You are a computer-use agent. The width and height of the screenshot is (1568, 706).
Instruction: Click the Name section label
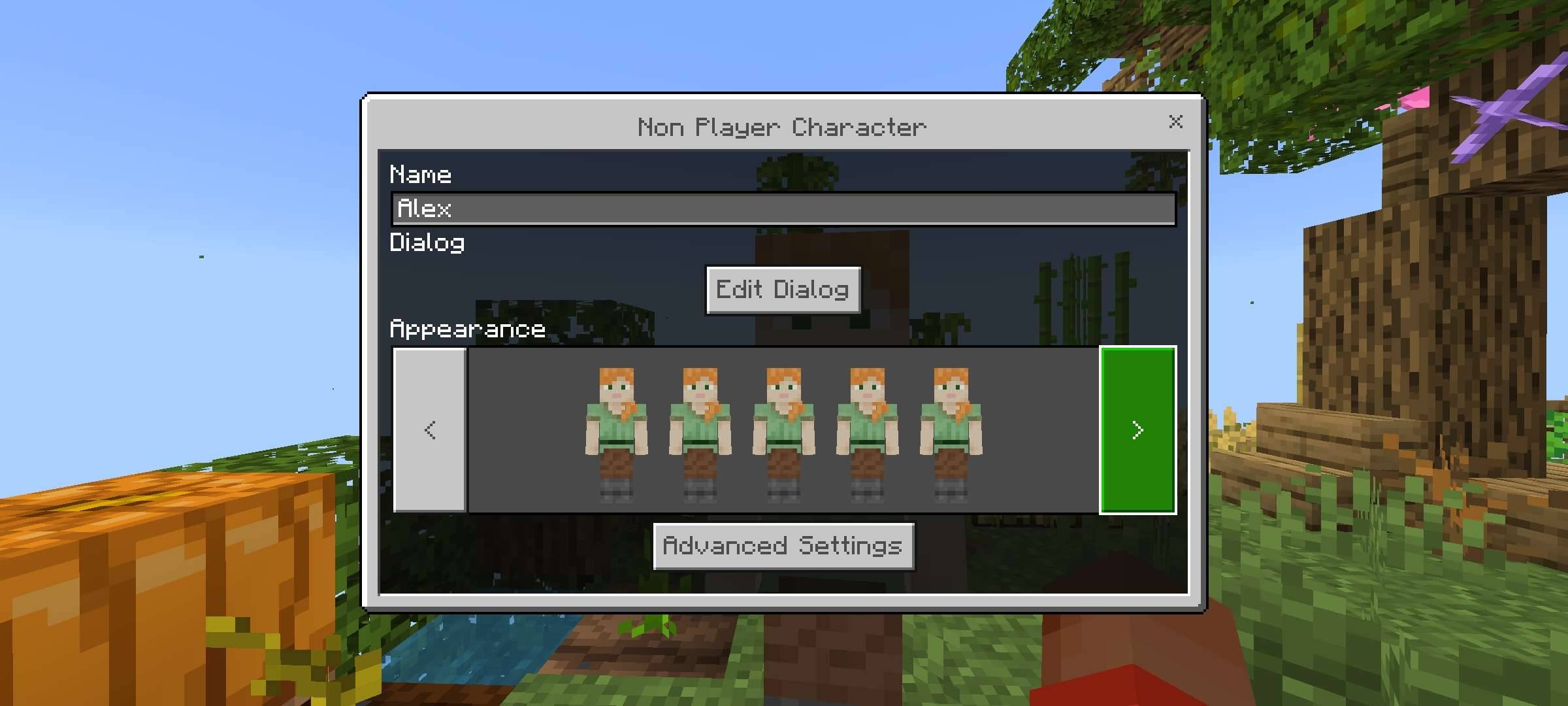point(421,174)
